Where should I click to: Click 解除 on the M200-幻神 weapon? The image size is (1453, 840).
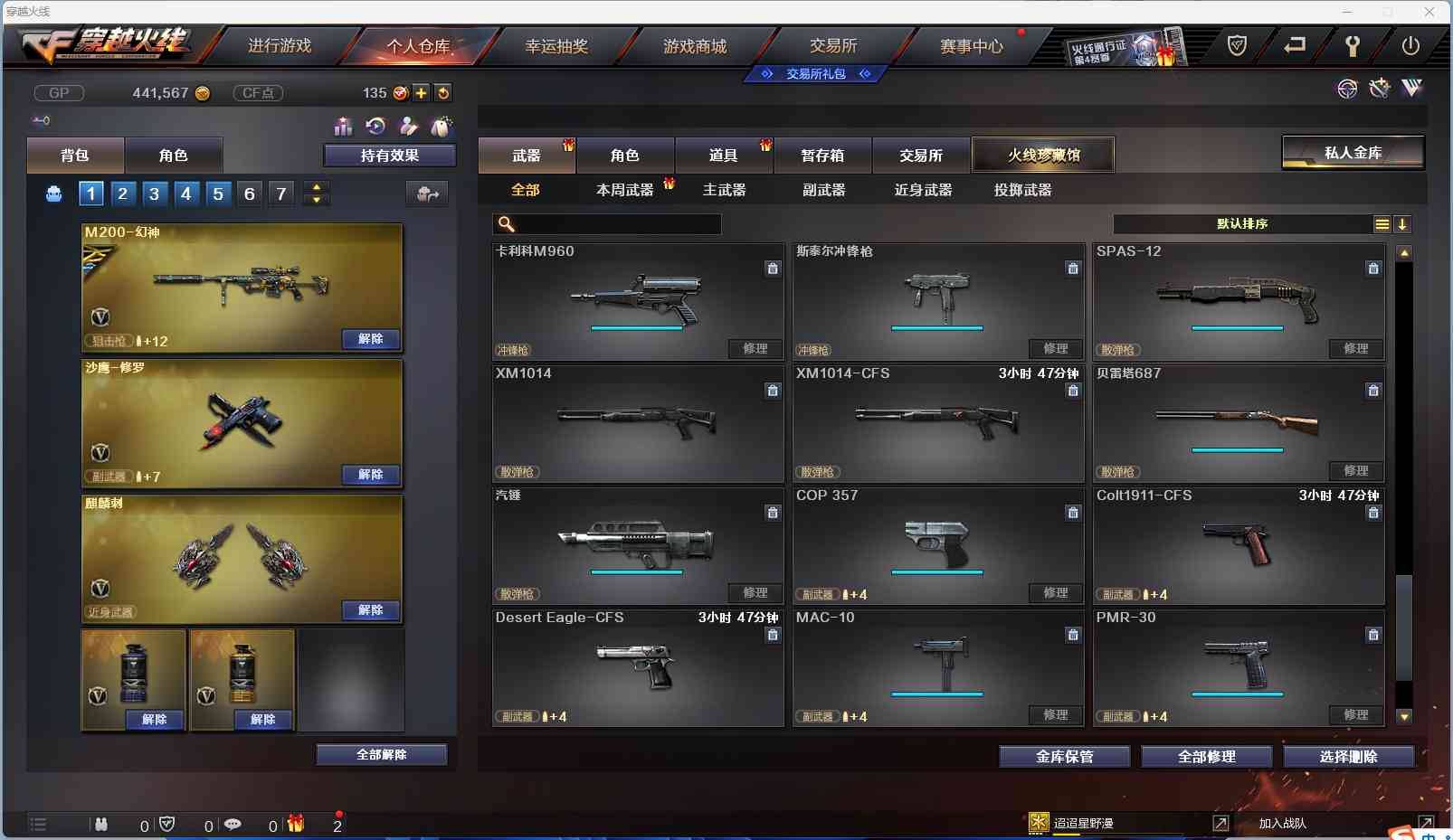370,338
